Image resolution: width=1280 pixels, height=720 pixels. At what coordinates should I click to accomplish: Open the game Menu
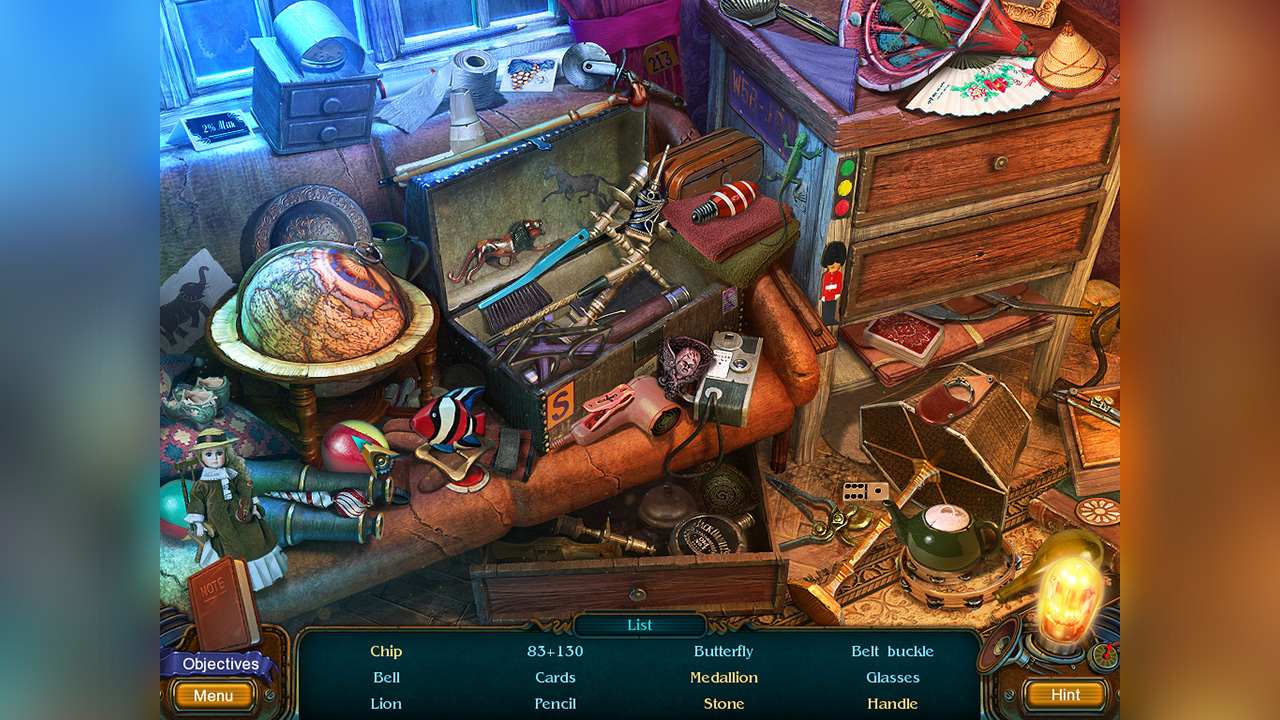point(213,694)
